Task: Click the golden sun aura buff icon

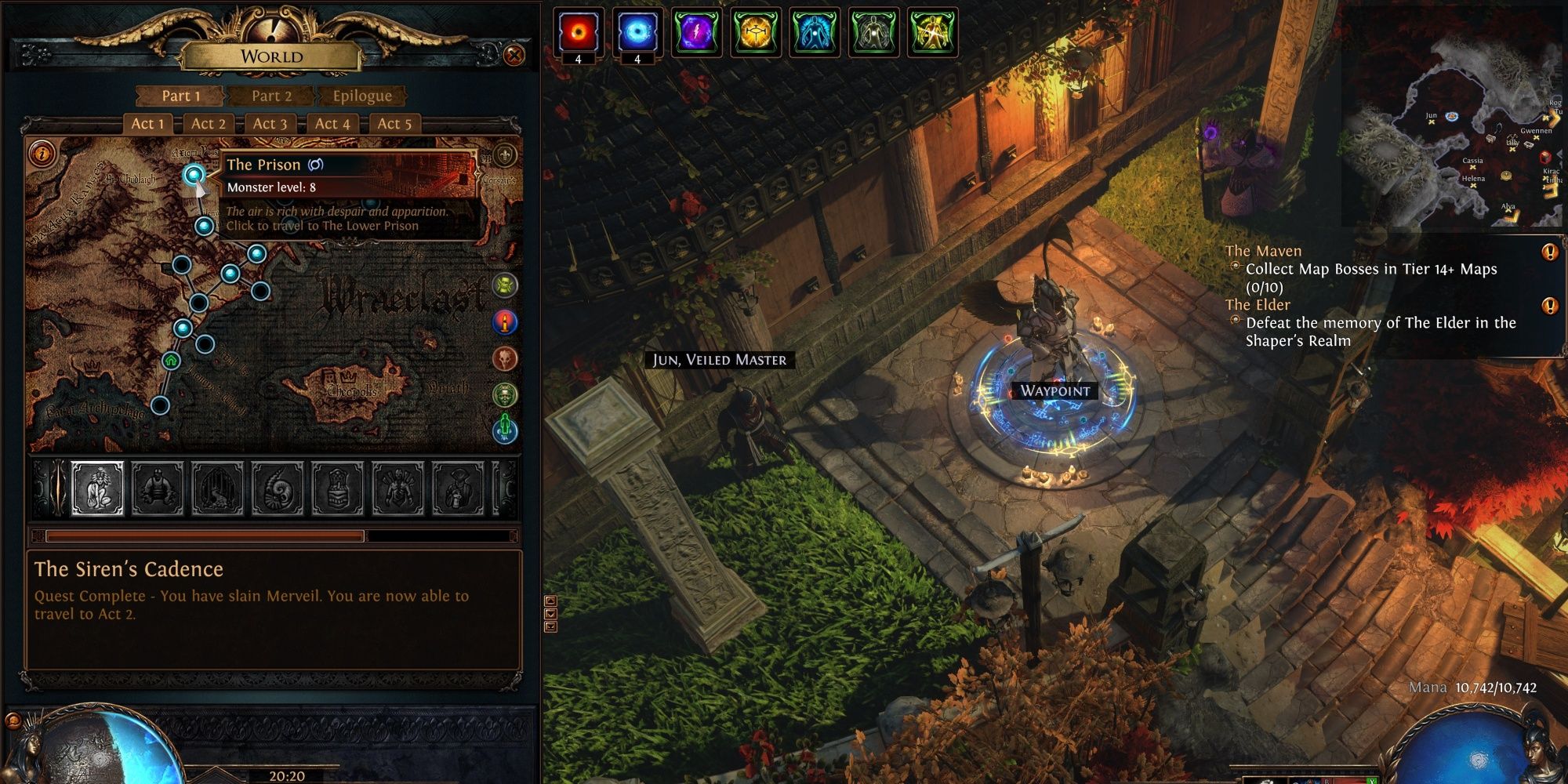Action: coord(755,33)
